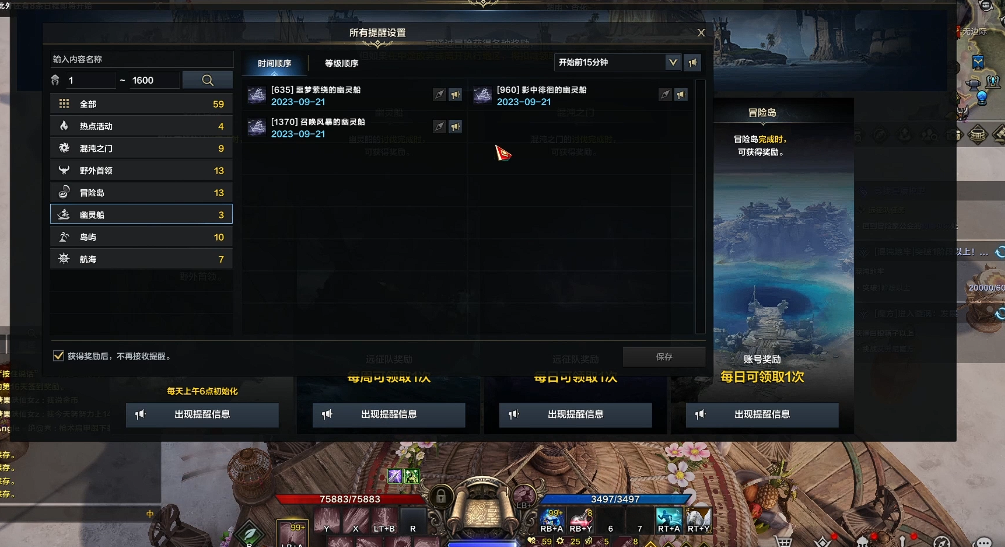Click the magnifier search button
This screenshot has height=547, width=1005.
pyautogui.click(x=208, y=80)
